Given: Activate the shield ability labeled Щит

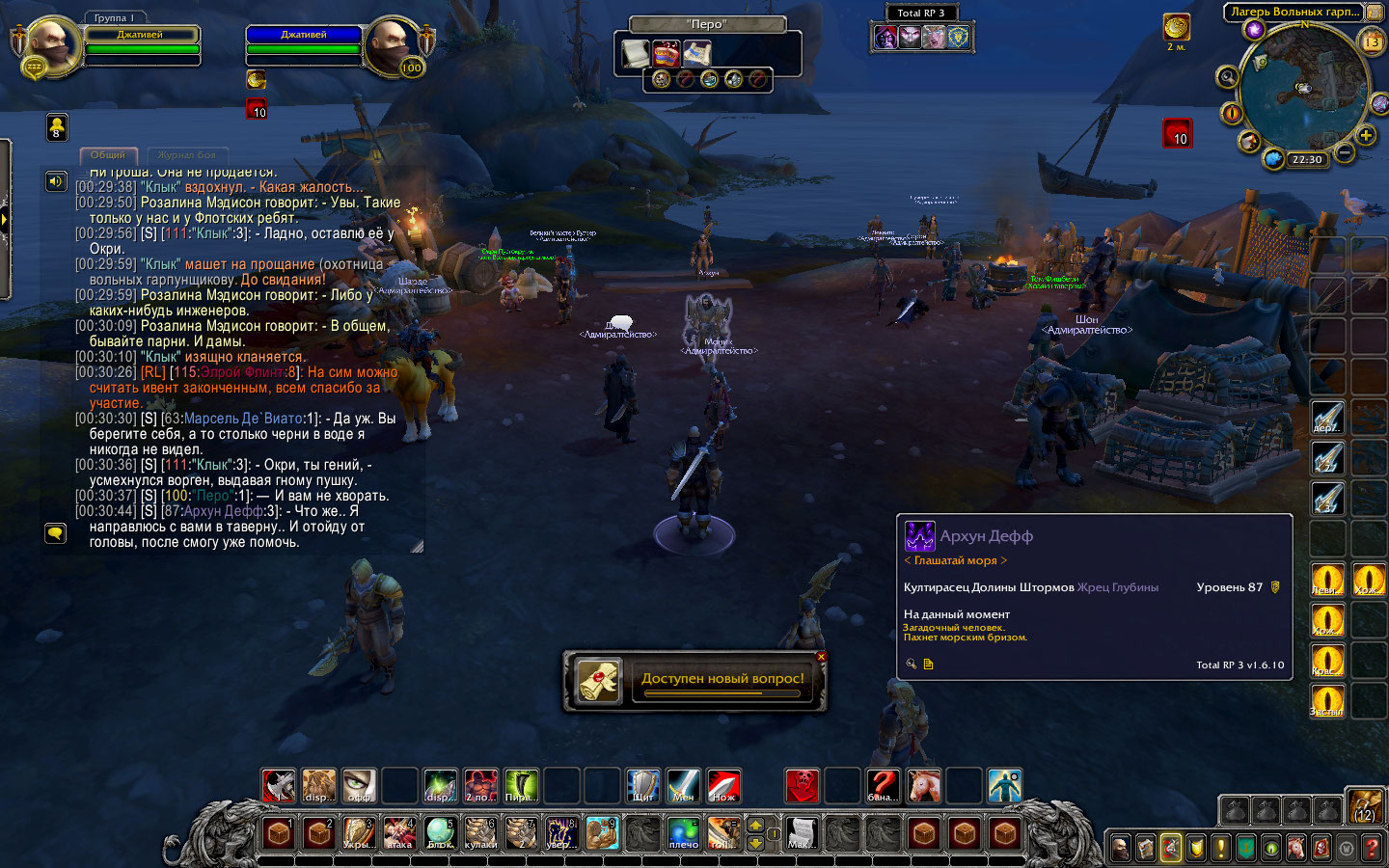Looking at the screenshot, I should click(x=642, y=786).
